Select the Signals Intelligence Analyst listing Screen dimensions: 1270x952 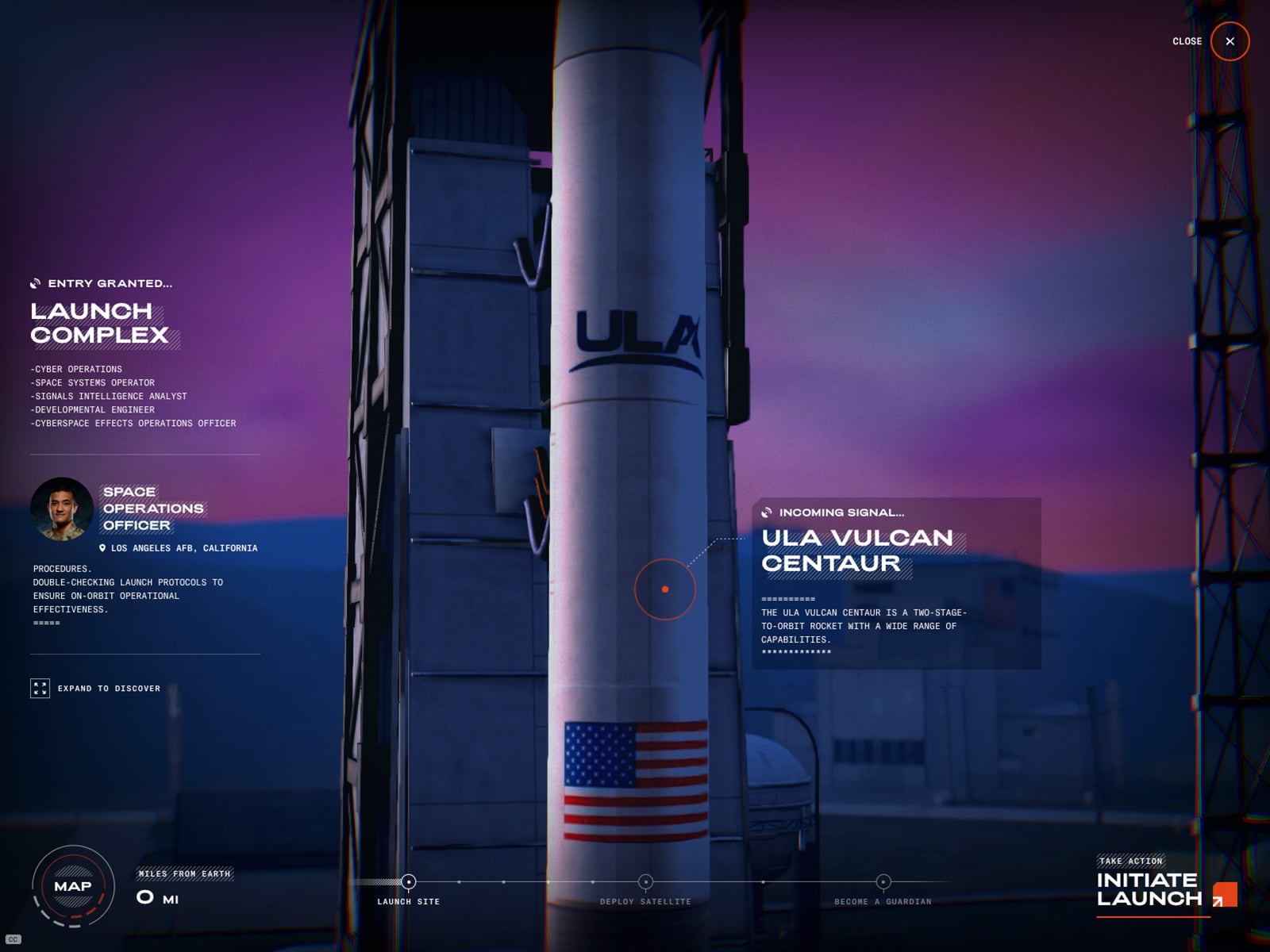109,396
